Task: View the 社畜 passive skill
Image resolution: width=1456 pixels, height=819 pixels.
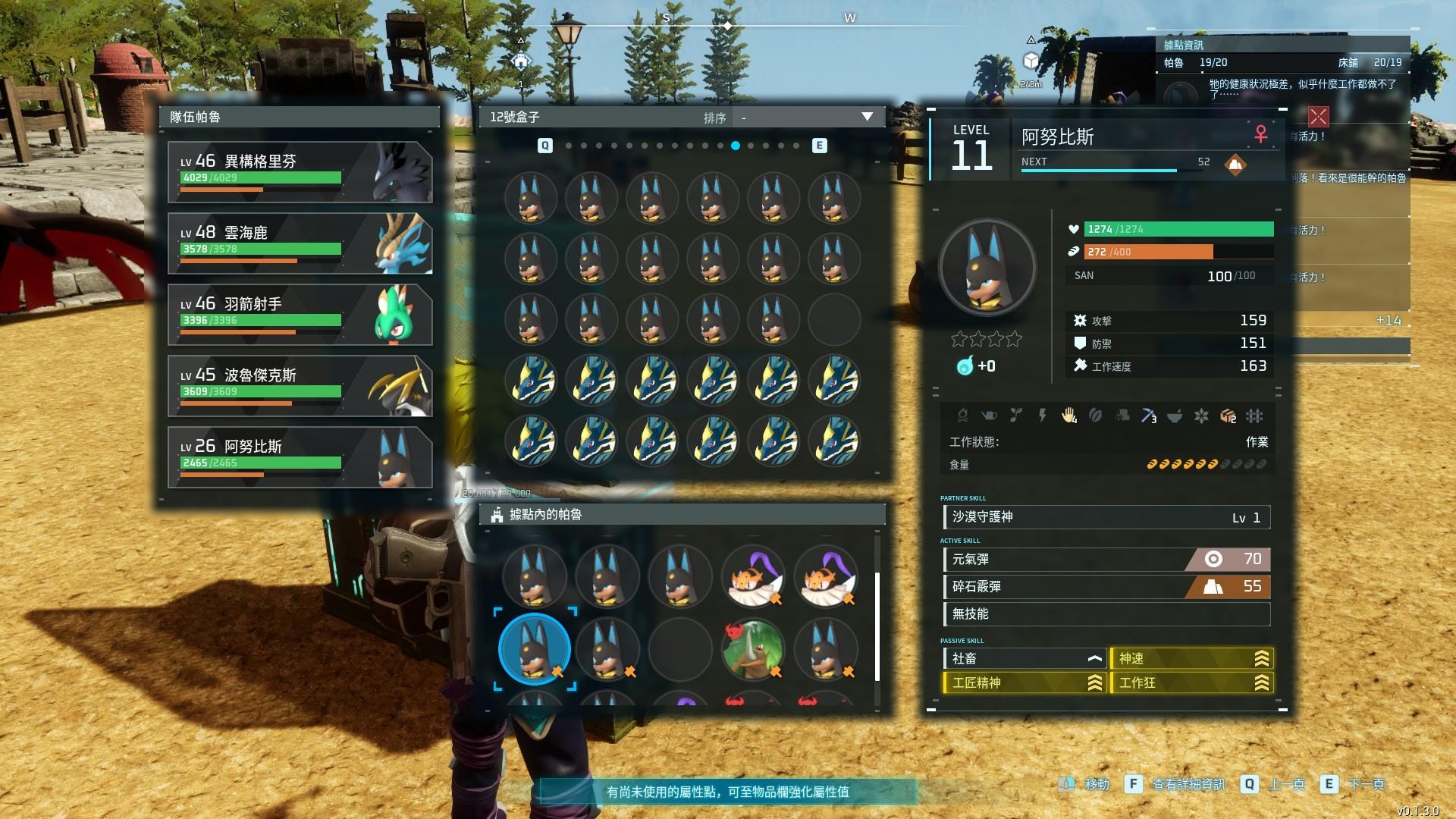Action: pyautogui.click(x=1024, y=659)
